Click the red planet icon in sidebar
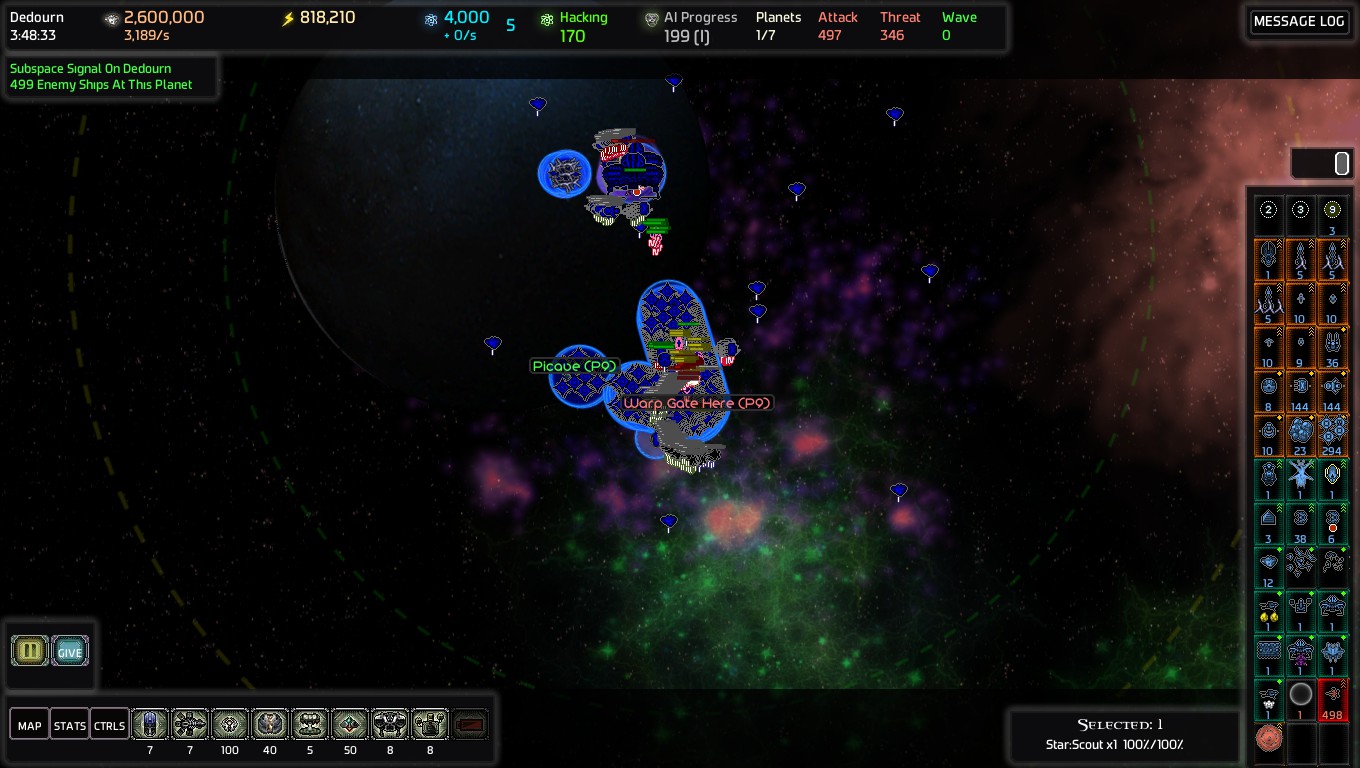1360x768 pixels. [x=1269, y=740]
